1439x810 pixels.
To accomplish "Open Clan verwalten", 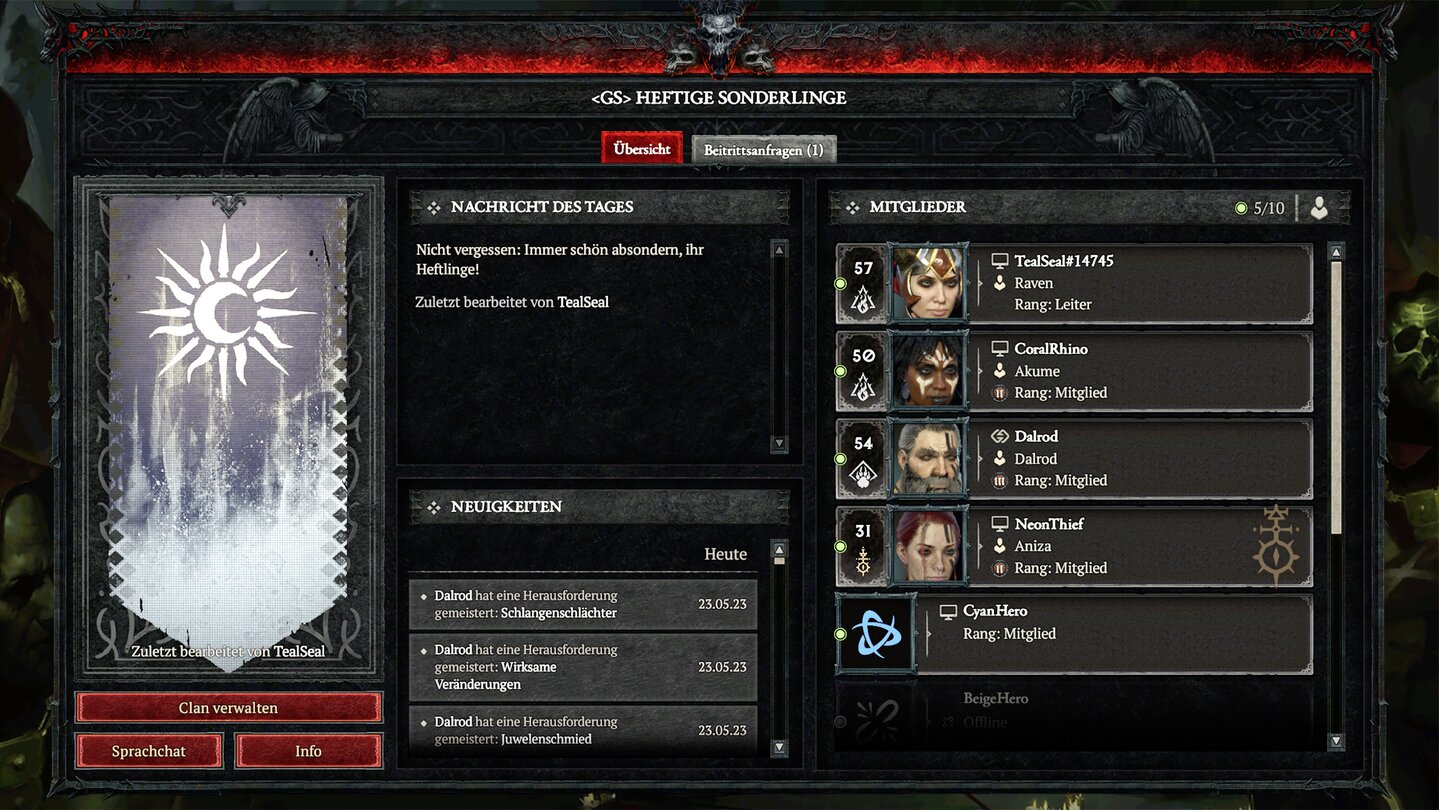I will (227, 707).
